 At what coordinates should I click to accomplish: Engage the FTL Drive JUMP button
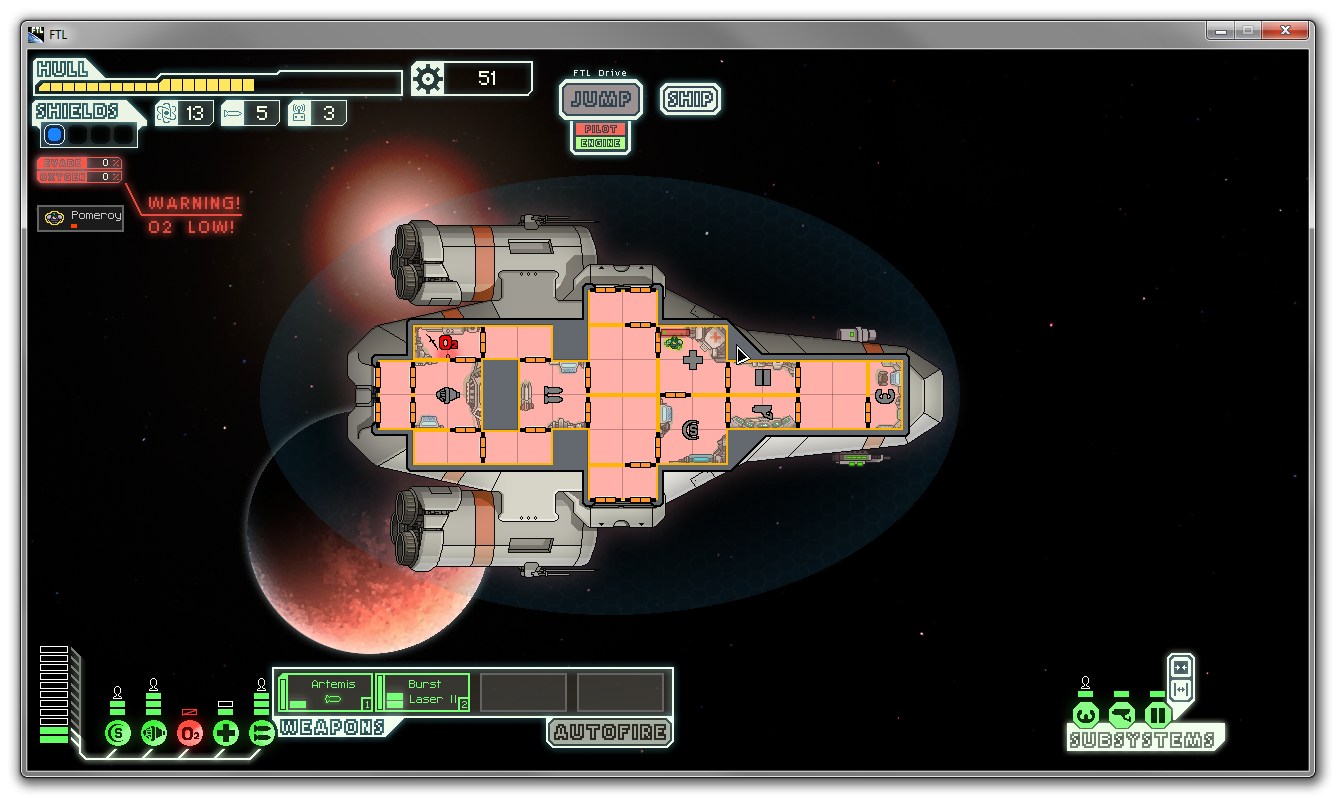coord(601,99)
